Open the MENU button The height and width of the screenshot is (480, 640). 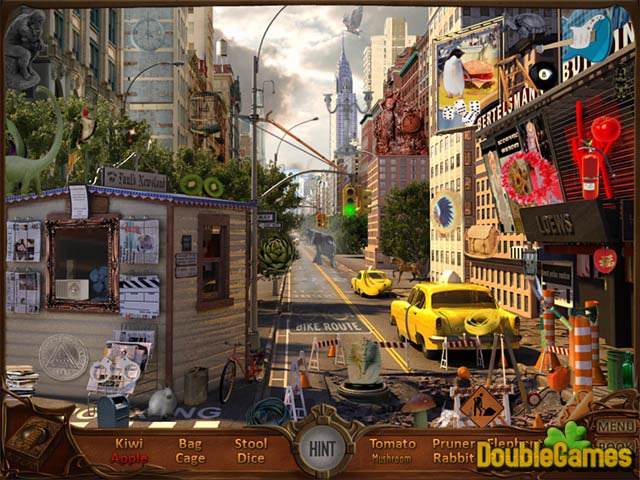[x=616, y=425]
